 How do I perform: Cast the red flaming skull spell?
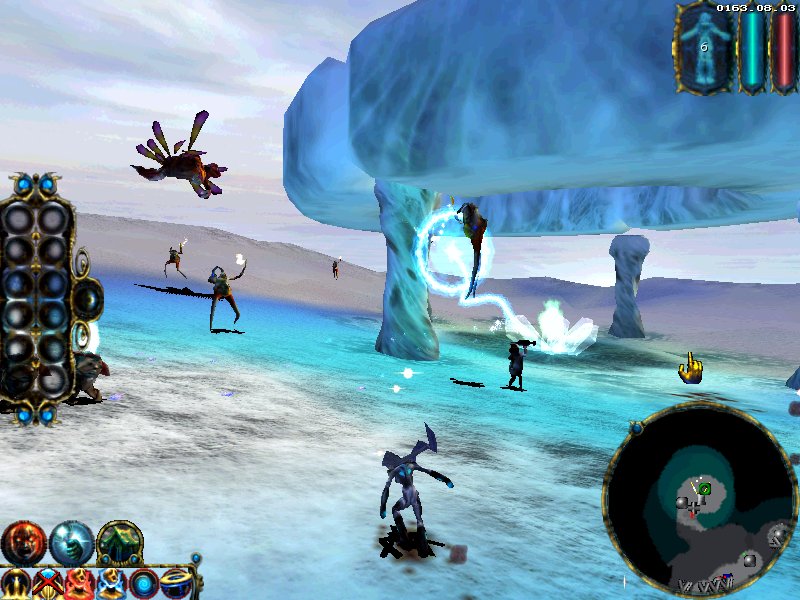point(79,583)
